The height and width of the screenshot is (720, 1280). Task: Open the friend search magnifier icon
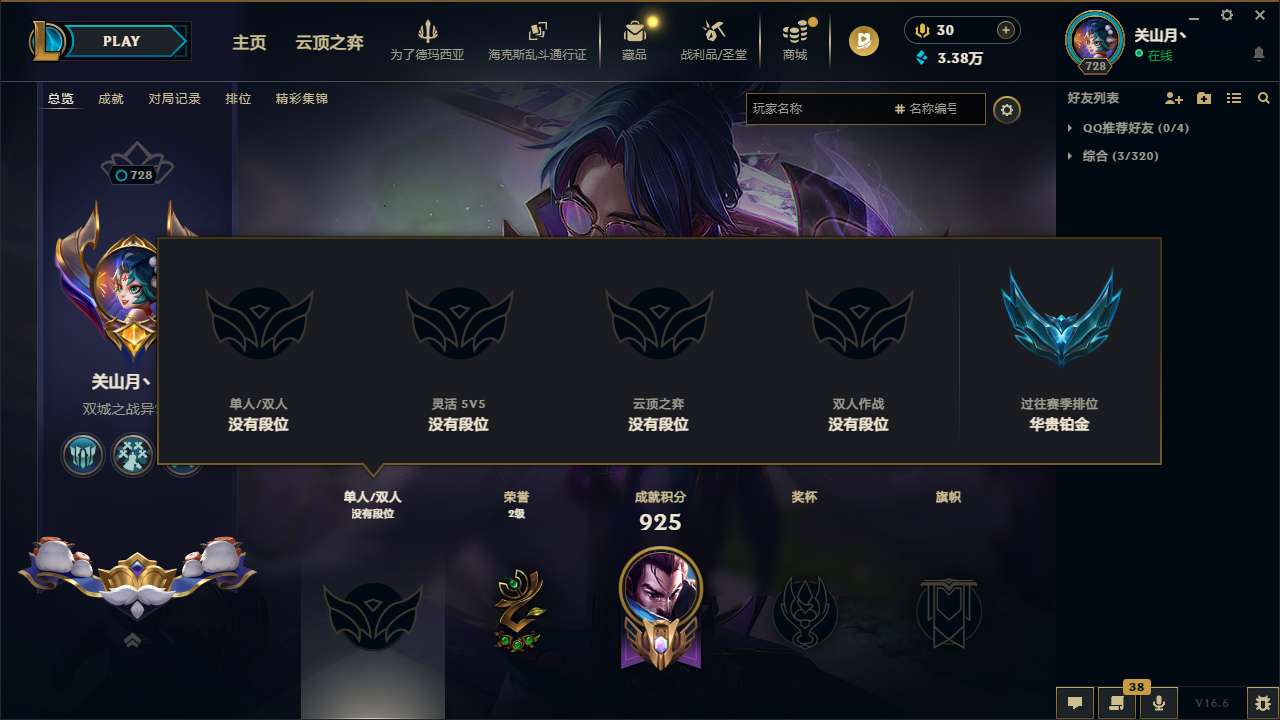(x=1263, y=98)
